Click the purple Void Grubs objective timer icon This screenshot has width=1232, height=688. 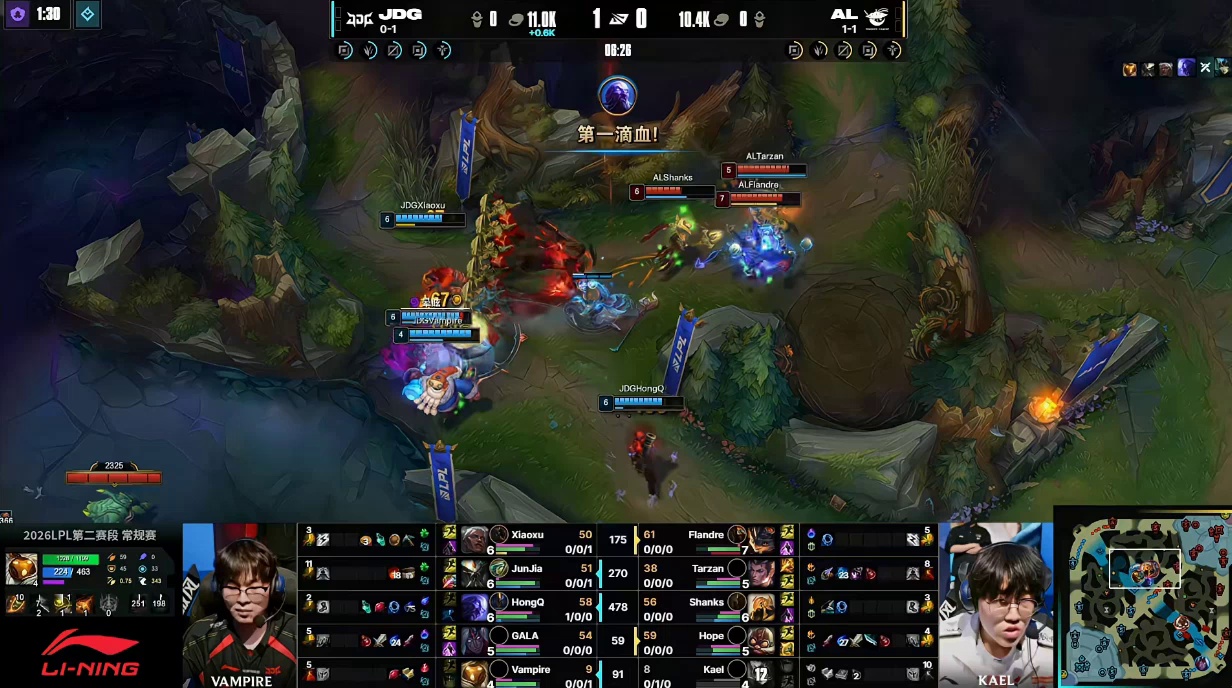pos(17,15)
